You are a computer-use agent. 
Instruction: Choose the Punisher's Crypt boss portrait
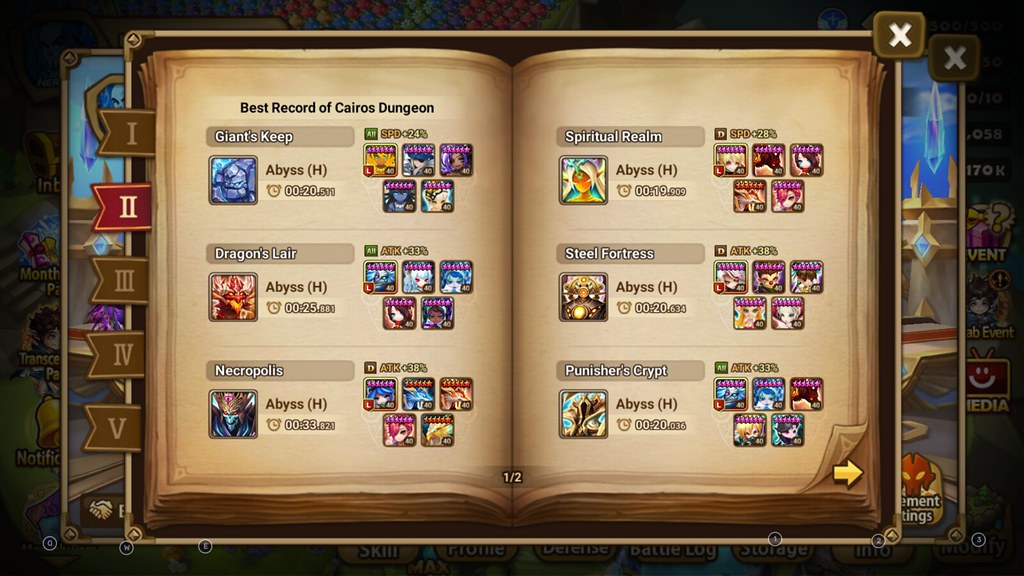(x=583, y=414)
